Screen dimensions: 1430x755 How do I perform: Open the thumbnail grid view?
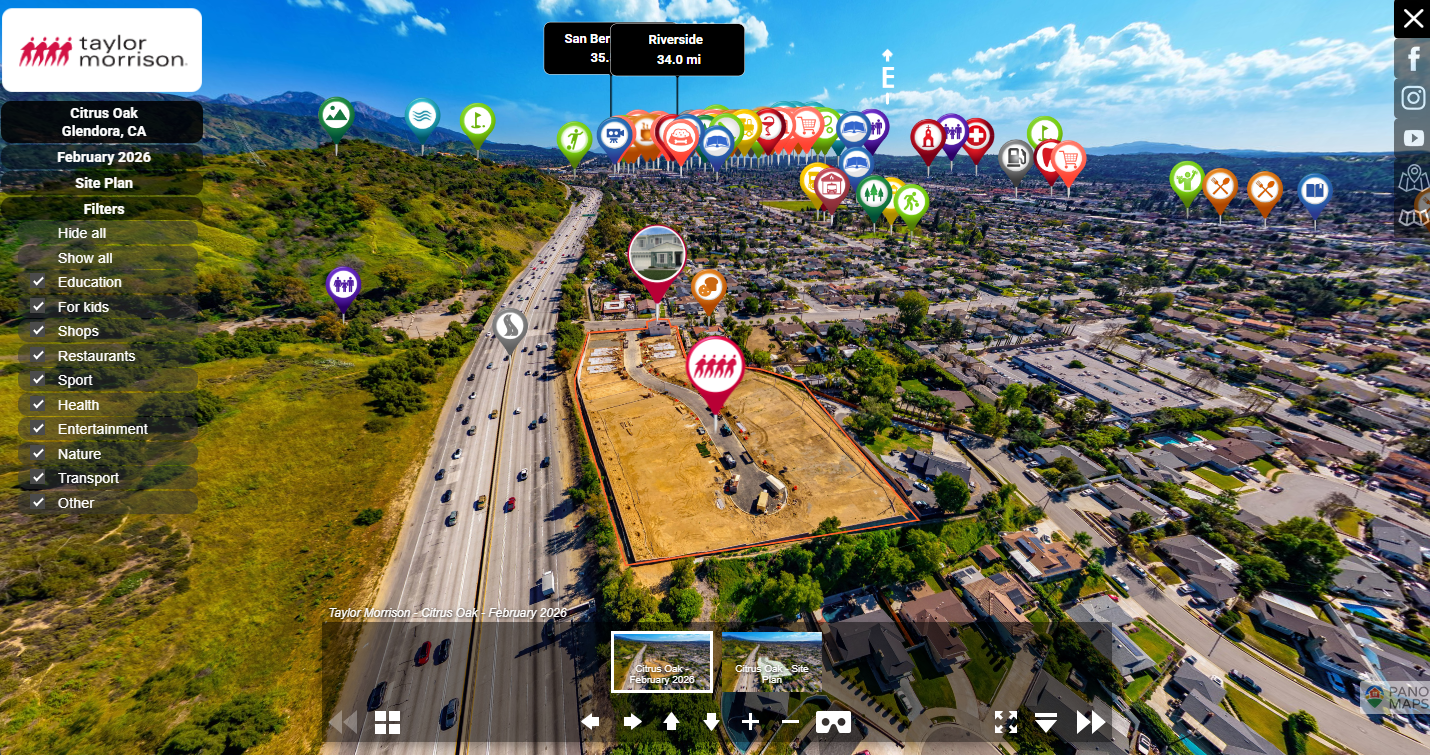[387, 722]
